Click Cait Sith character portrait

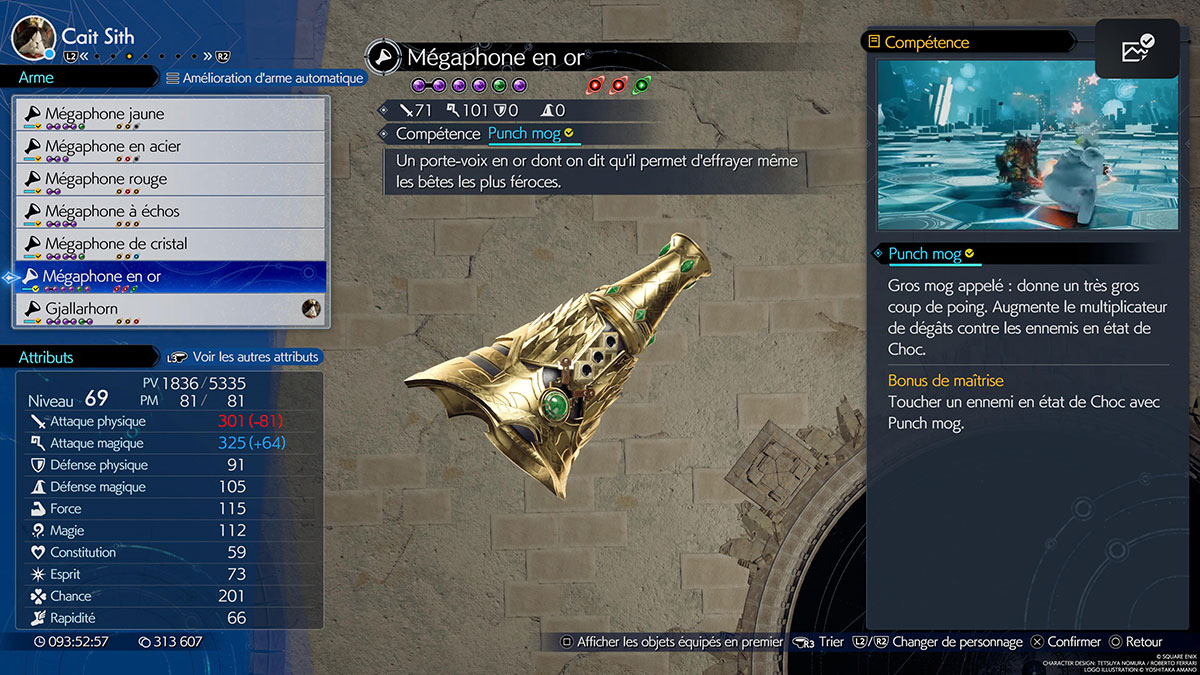click(32, 37)
